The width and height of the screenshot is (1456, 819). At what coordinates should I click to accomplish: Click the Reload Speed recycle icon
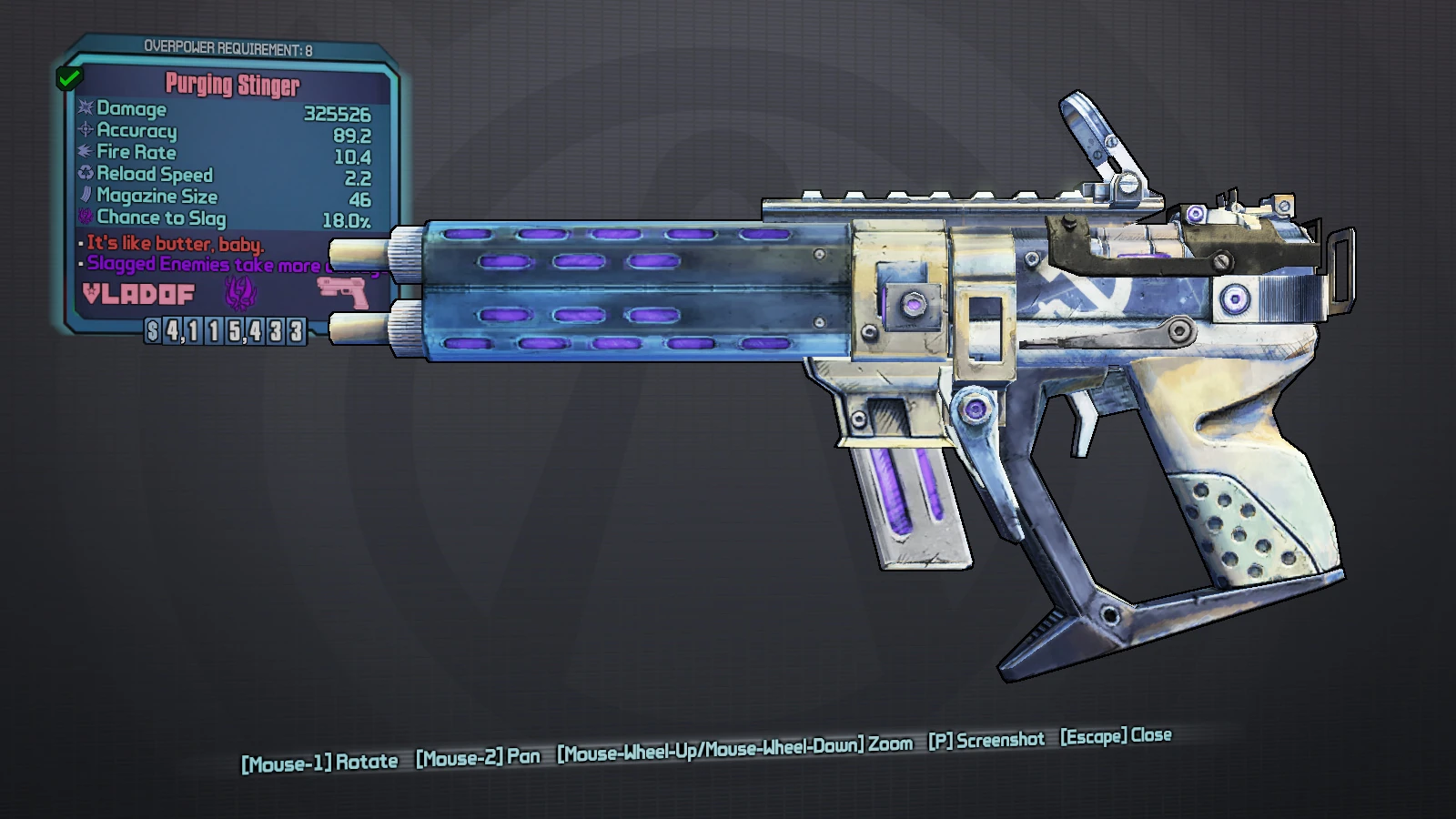pyautogui.click(x=84, y=175)
